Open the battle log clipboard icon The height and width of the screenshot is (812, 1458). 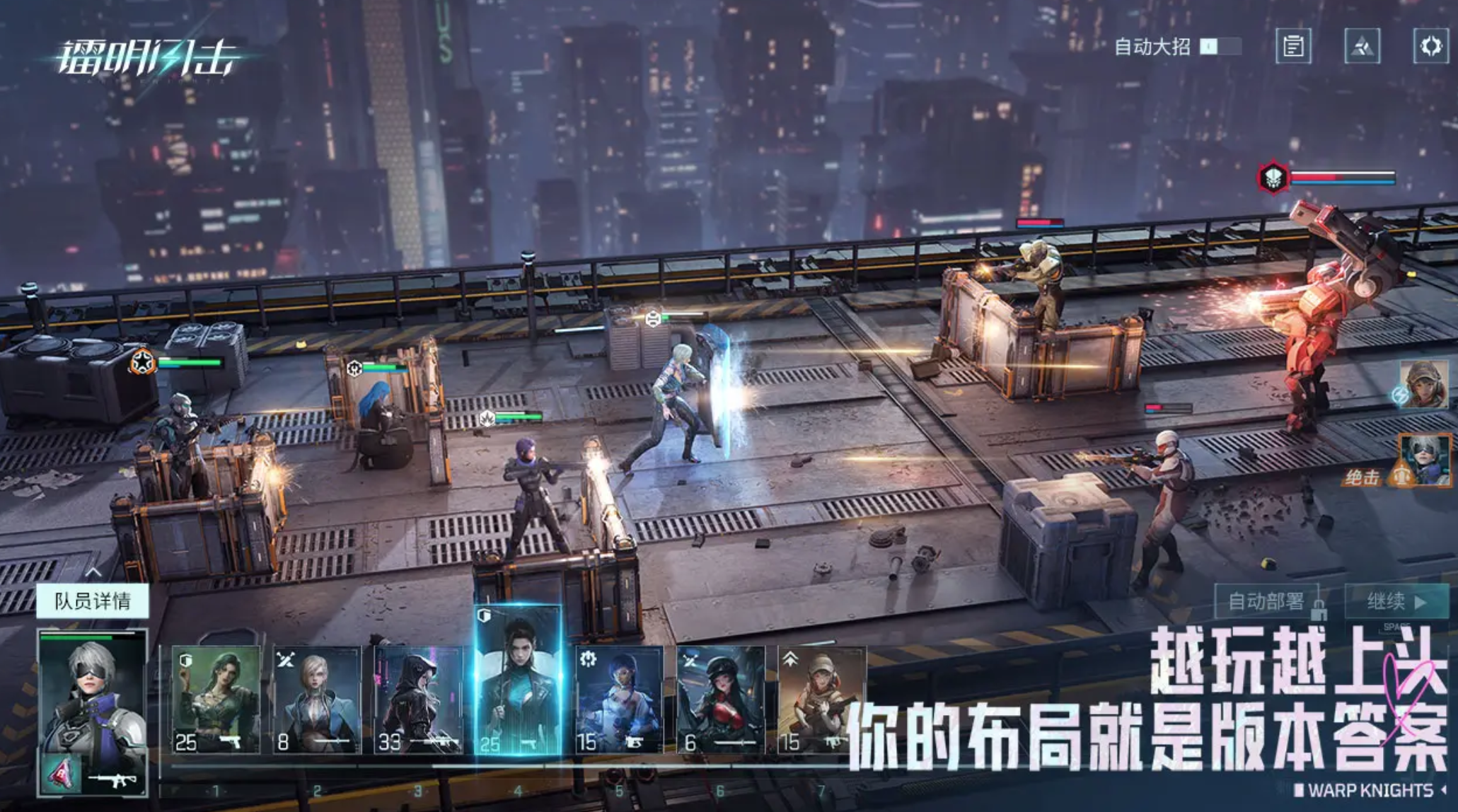(1295, 46)
